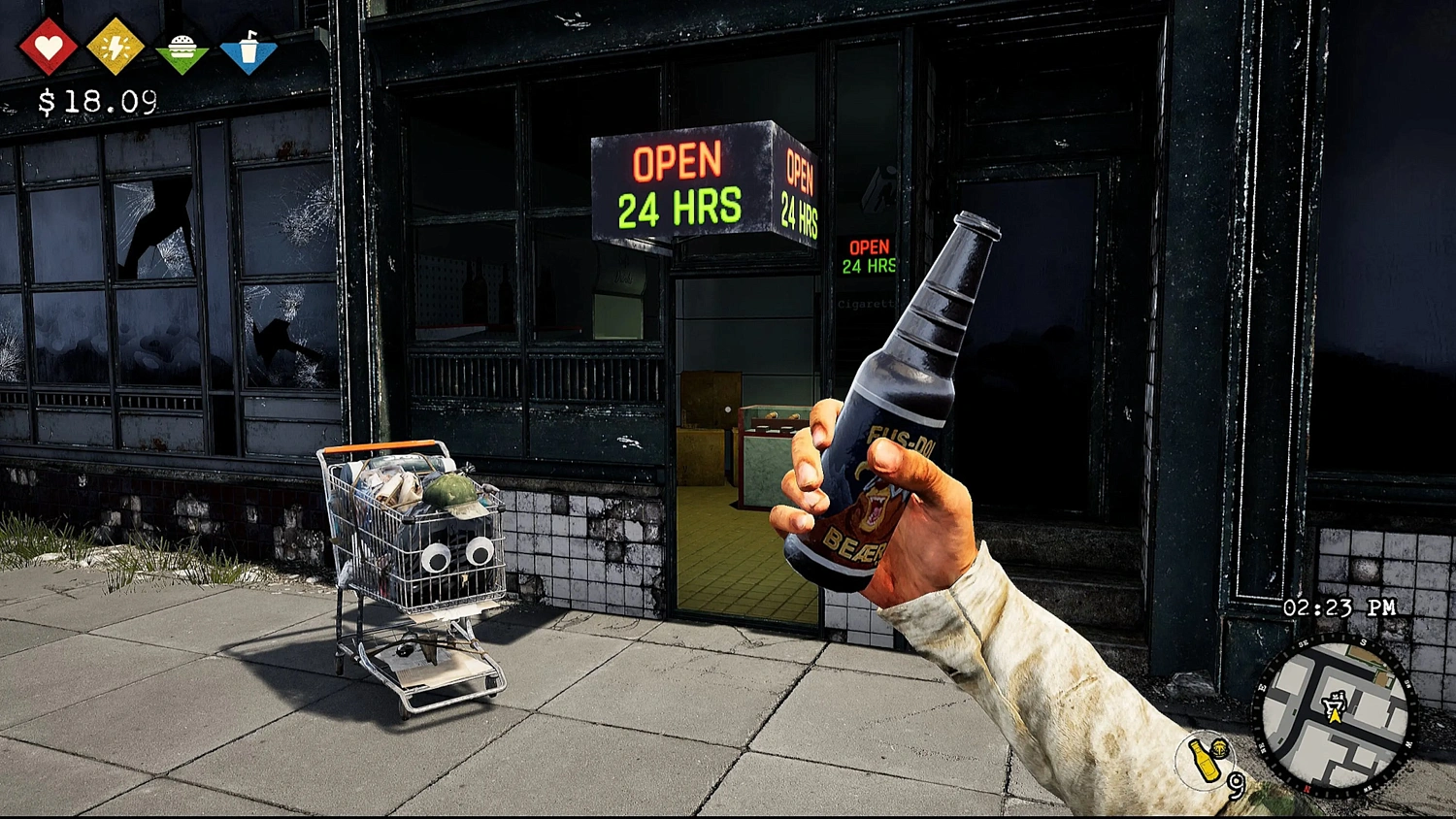Image resolution: width=1456 pixels, height=819 pixels.
Task: Select the badge emblem beside the bottle icon
Action: pyautogui.click(x=1219, y=748)
